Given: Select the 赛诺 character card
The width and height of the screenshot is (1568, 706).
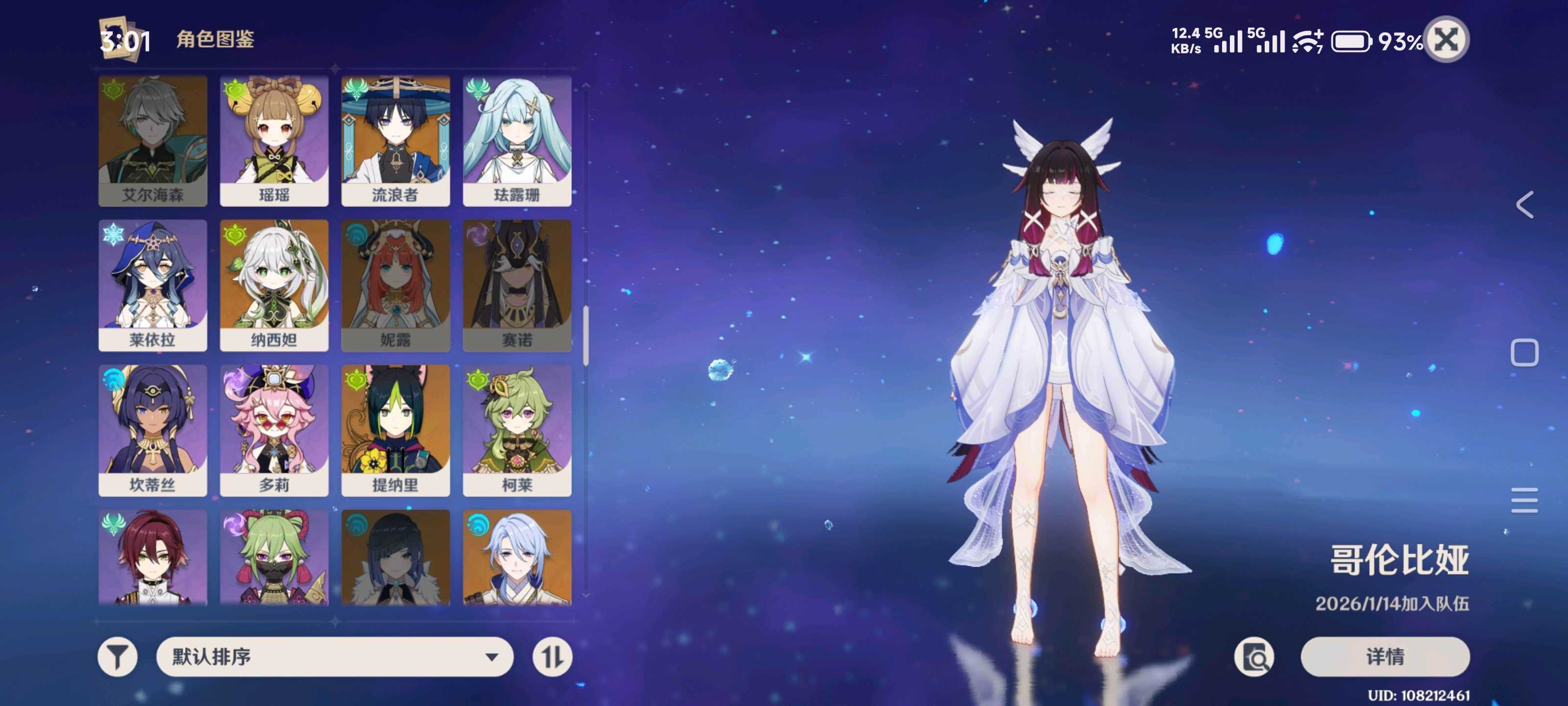Looking at the screenshot, I should pyautogui.click(x=517, y=285).
